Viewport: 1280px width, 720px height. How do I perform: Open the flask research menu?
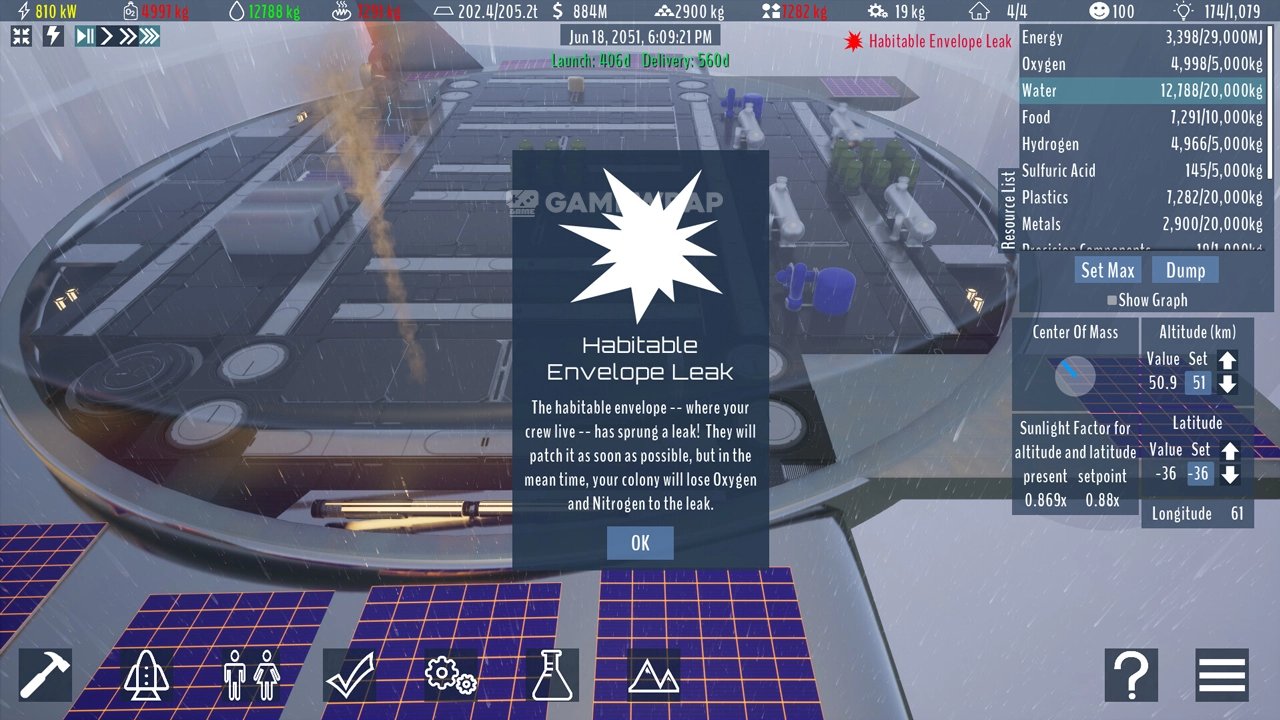pyautogui.click(x=552, y=675)
